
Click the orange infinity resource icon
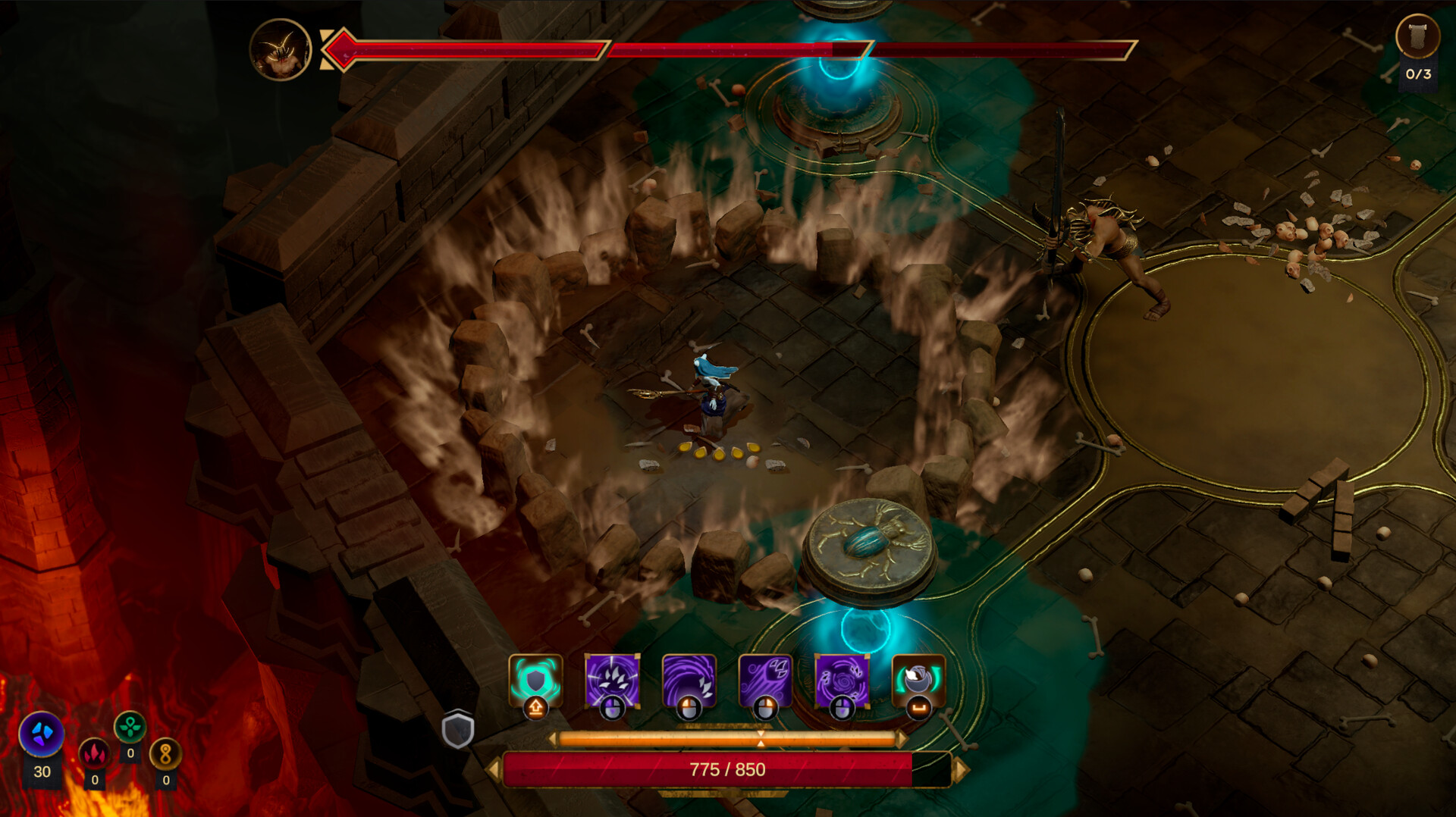[166, 755]
